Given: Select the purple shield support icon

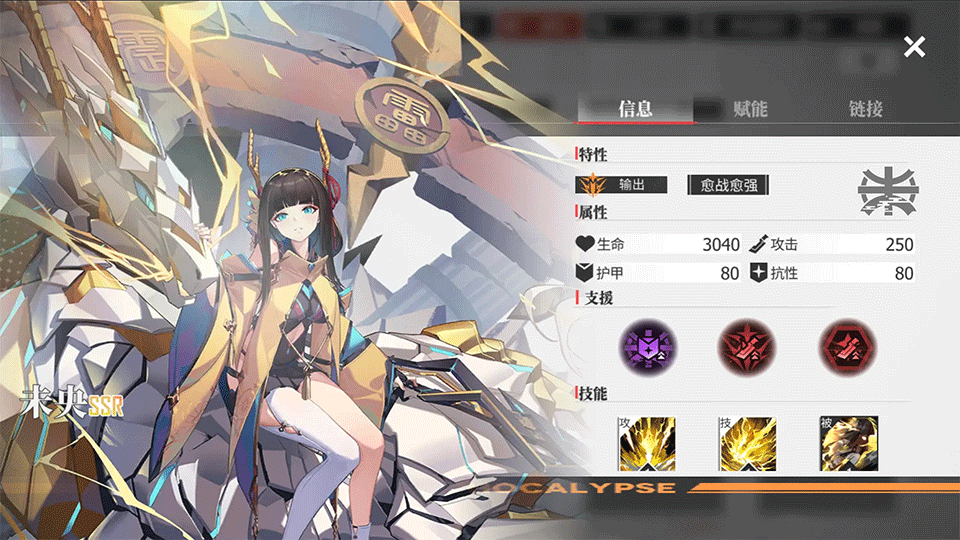Looking at the screenshot, I should (x=647, y=346).
